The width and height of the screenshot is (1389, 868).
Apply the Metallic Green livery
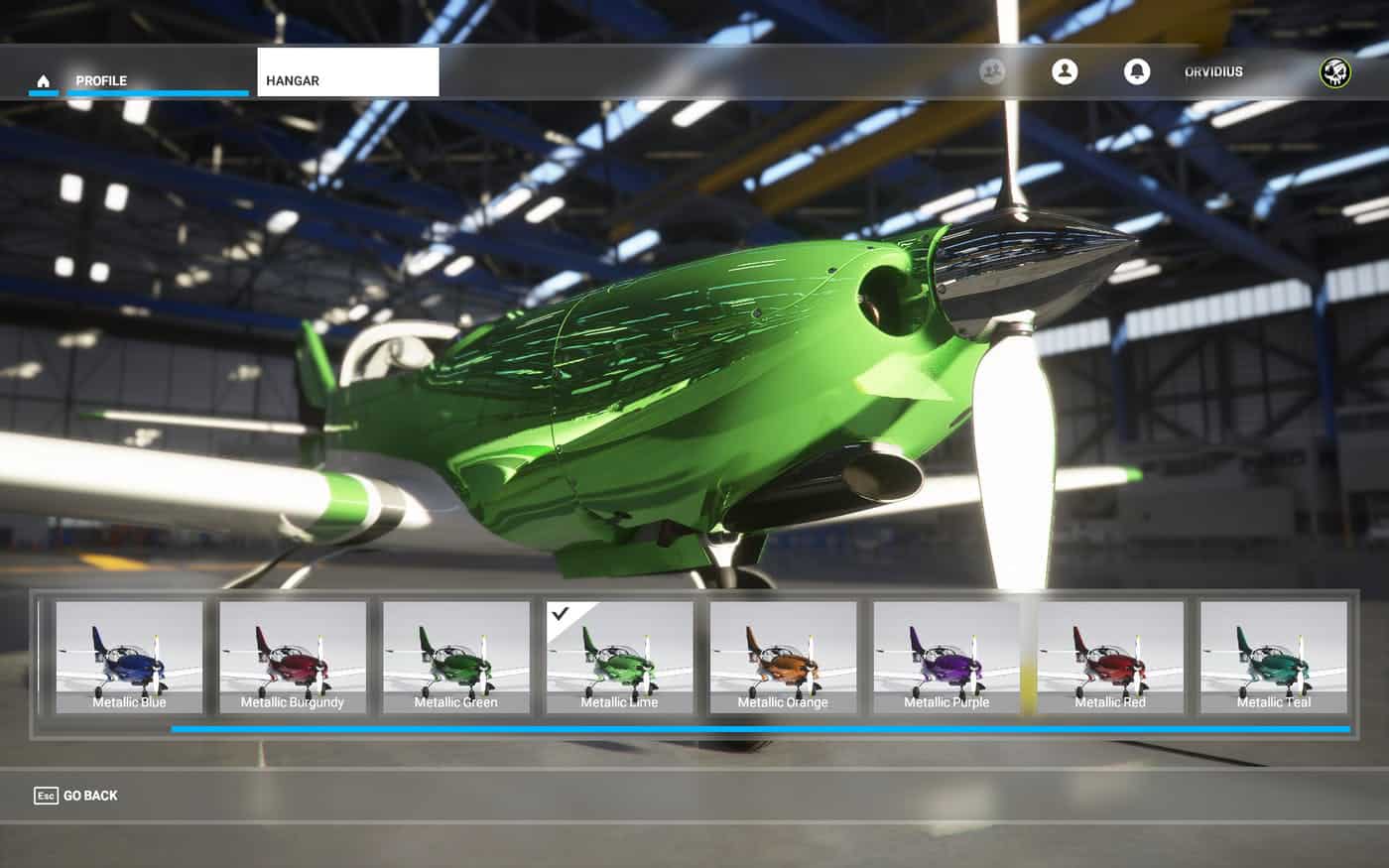456,657
